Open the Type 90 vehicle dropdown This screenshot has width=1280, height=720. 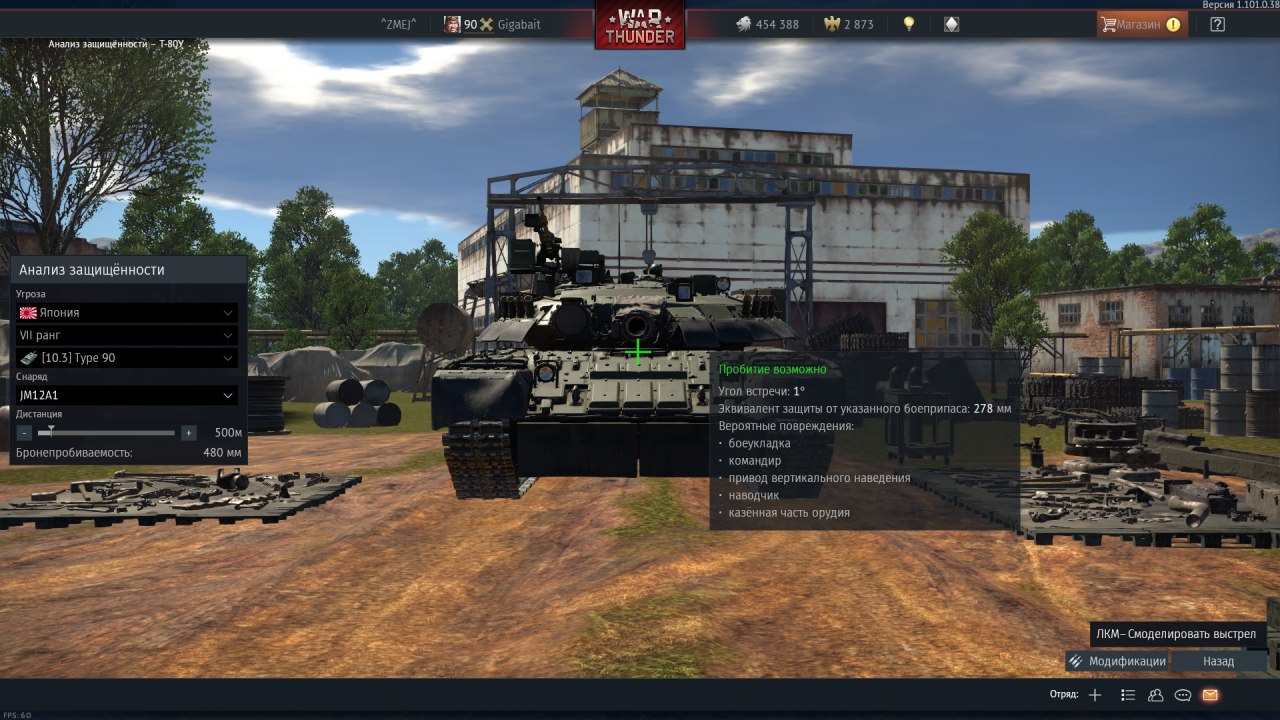pyautogui.click(x=127, y=358)
